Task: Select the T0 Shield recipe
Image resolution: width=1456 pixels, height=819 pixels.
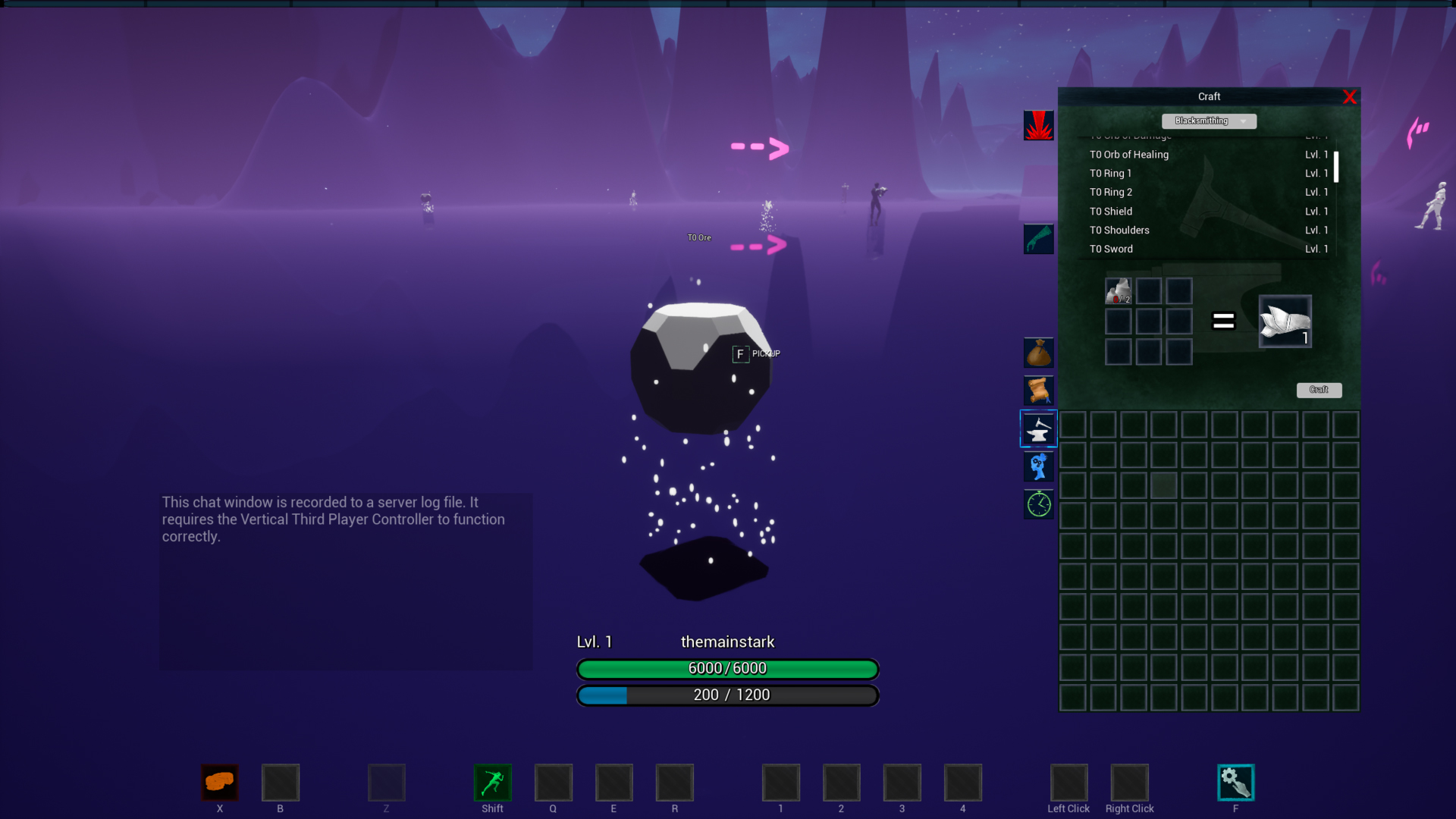Action: pyautogui.click(x=1111, y=212)
